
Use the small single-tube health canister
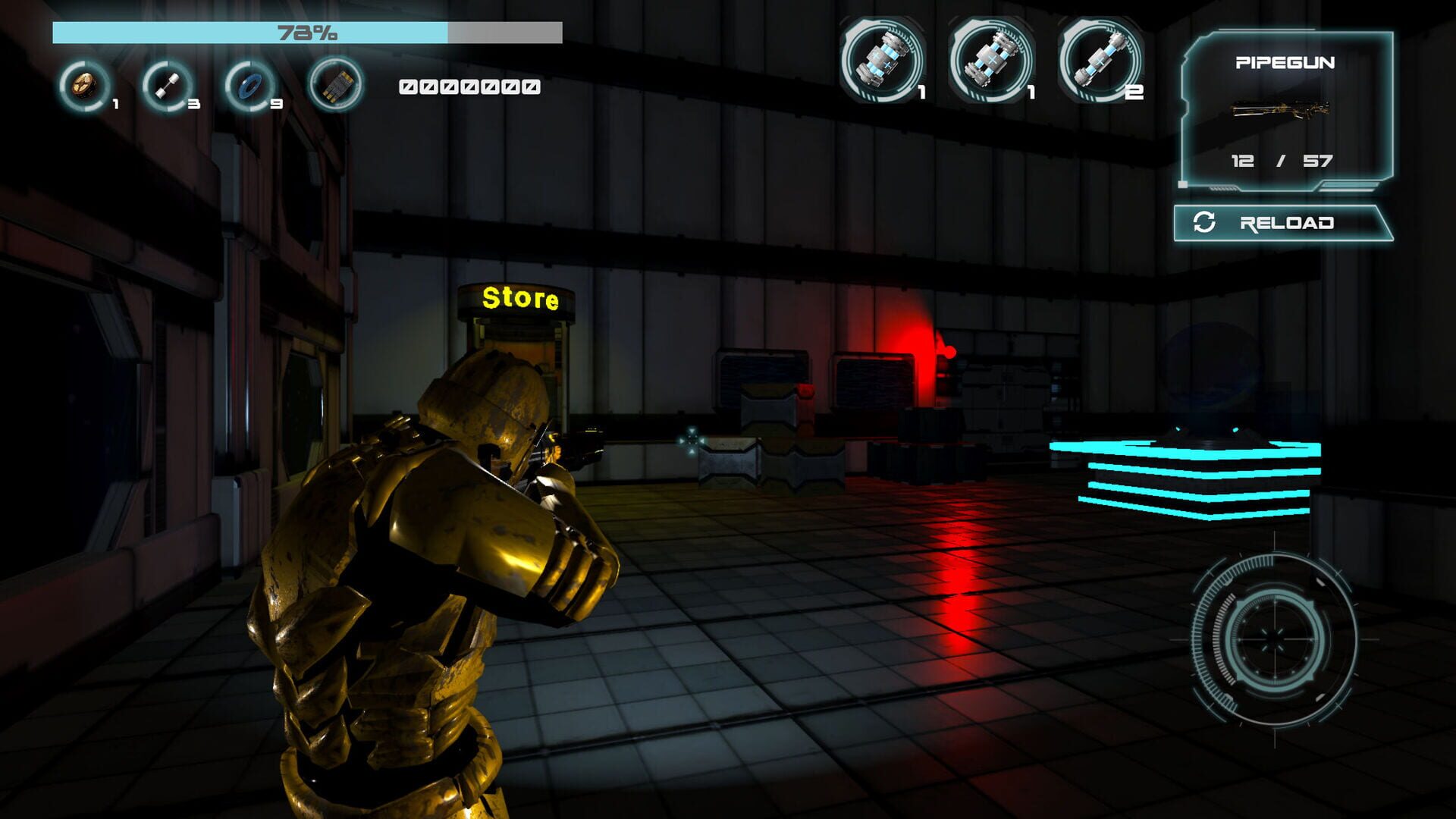(1100, 59)
